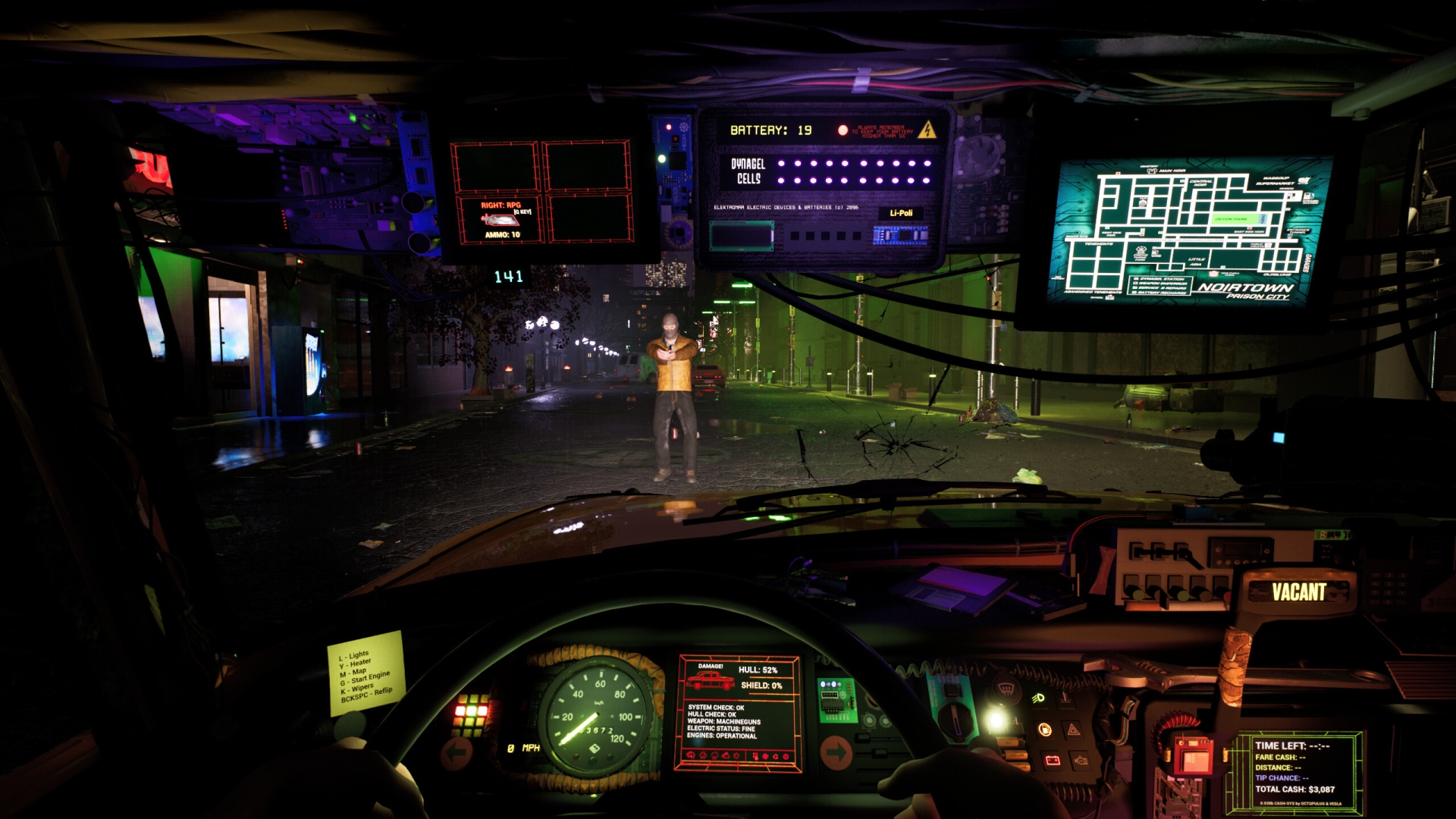The image size is (1456, 819).
Task: Click the rain cloud icon on the damage display
Action: (701, 757)
